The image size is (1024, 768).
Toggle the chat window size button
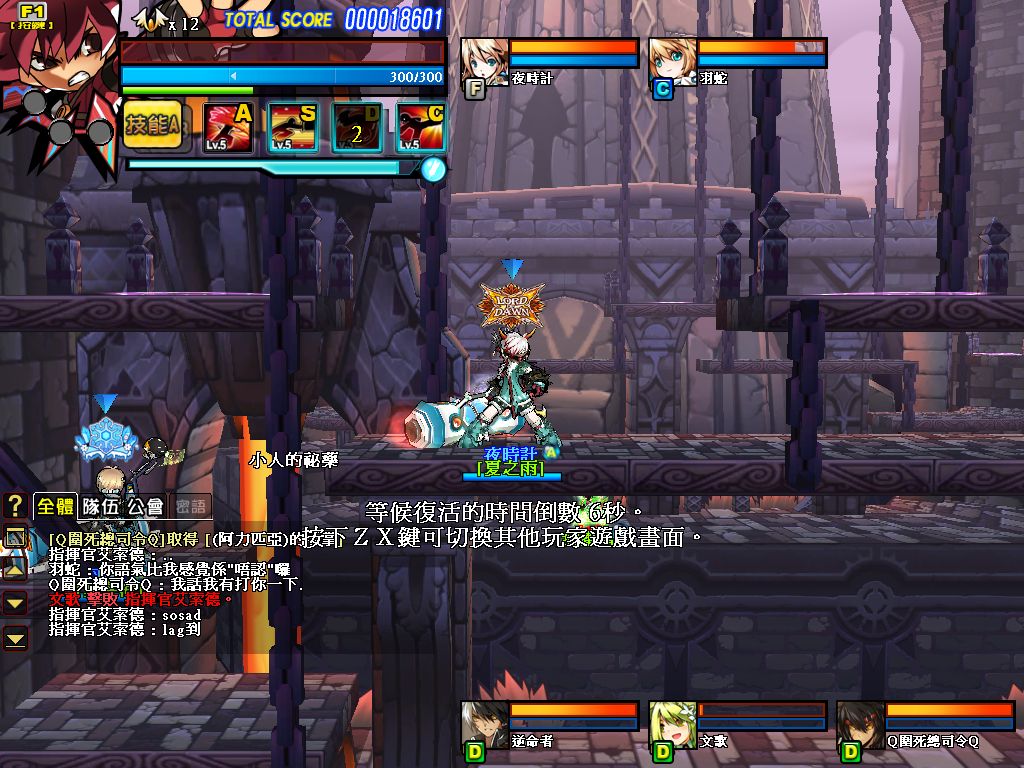[x=15, y=538]
